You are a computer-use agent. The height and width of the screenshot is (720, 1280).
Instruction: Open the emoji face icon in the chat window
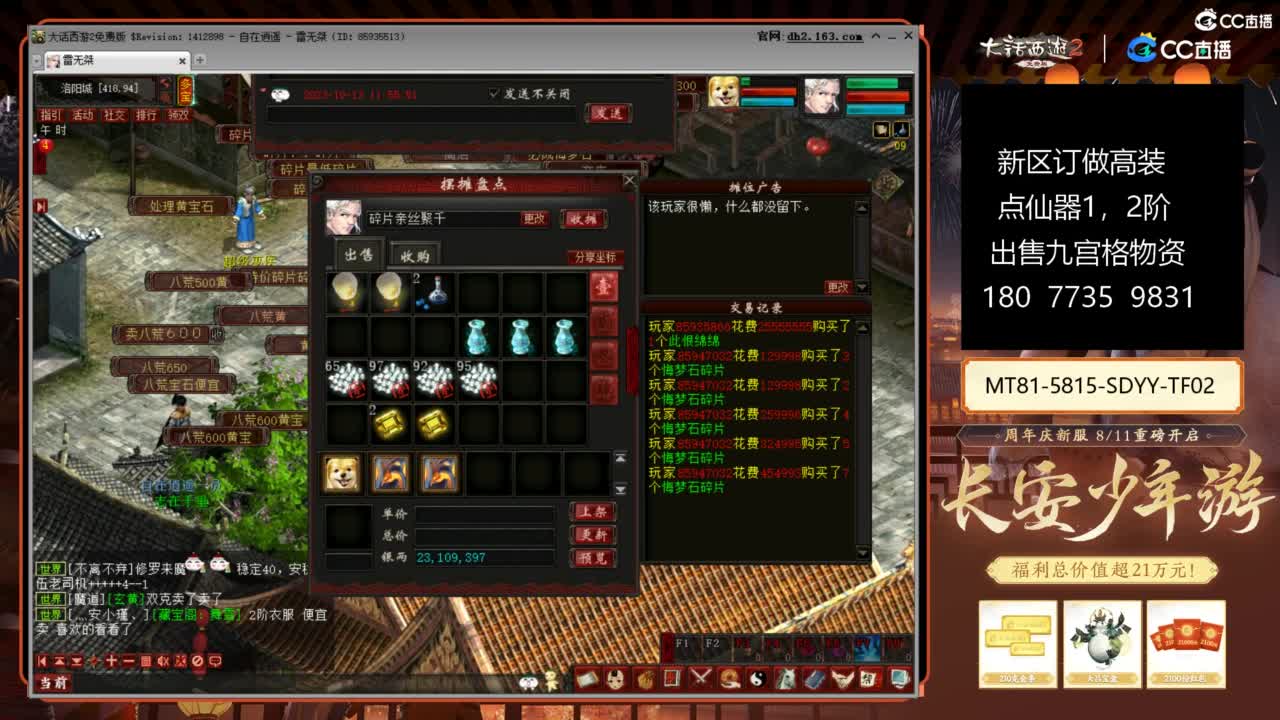coord(280,95)
